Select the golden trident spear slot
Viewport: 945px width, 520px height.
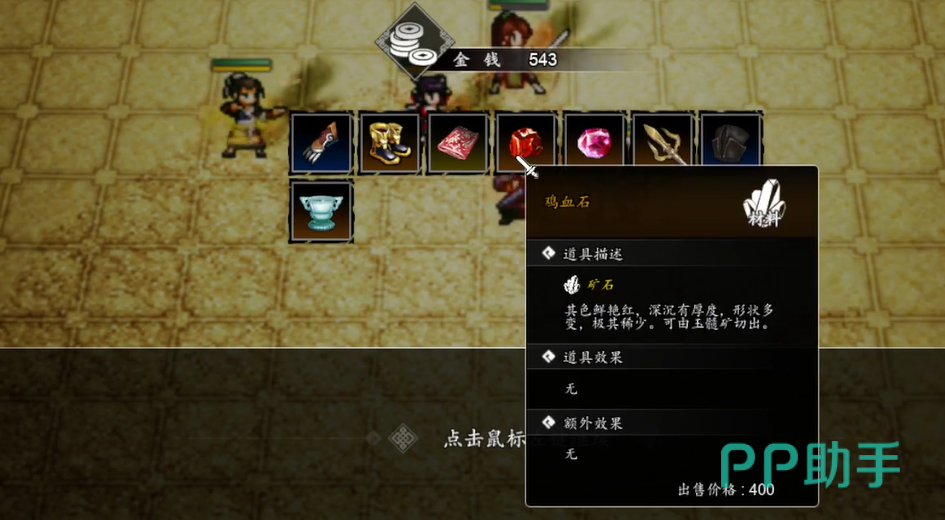pyautogui.click(x=662, y=143)
